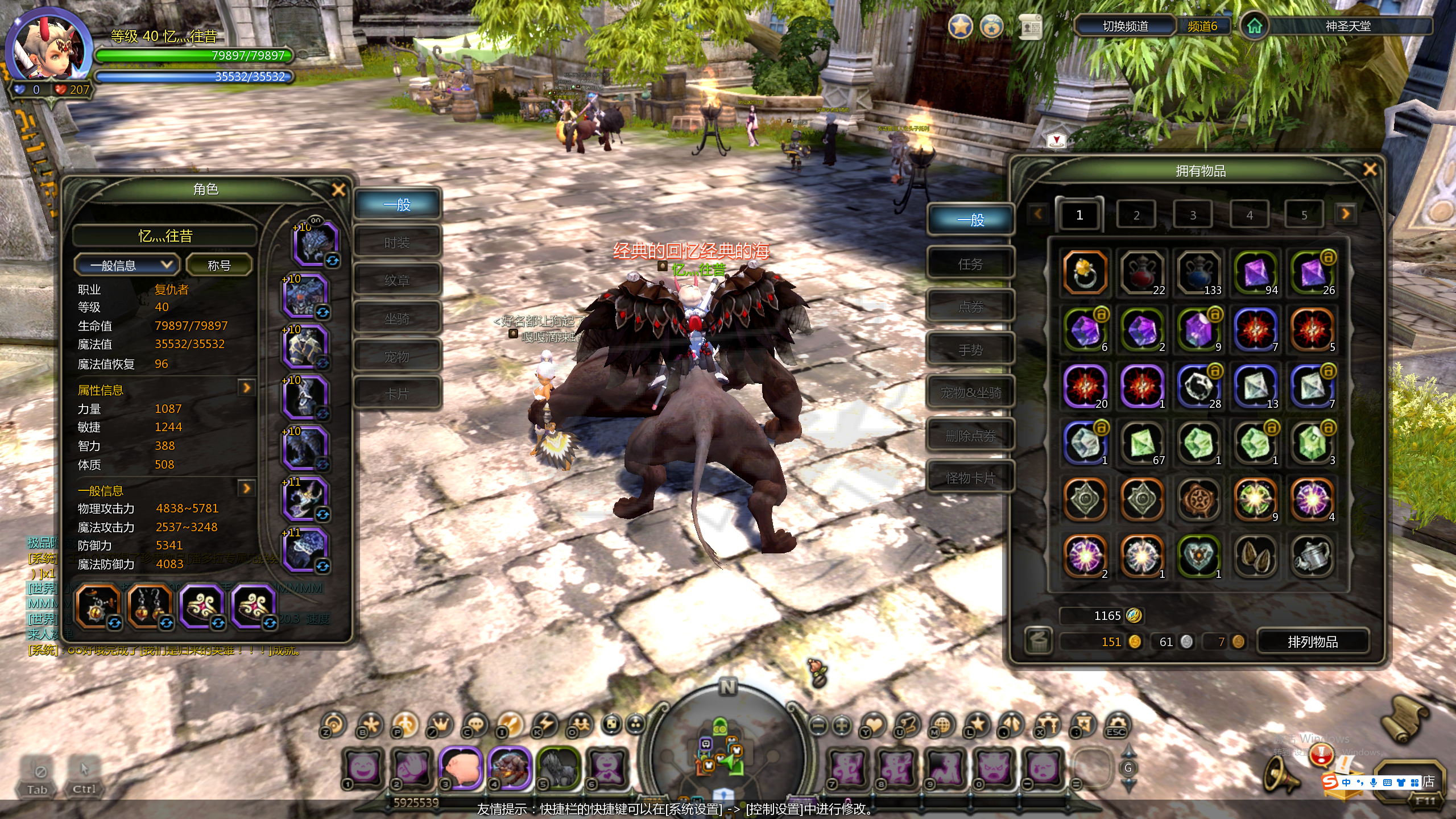The width and height of the screenshot is (1456, 819).
Task: Close the 拥有物品 inventory window
Action: 1370,169
